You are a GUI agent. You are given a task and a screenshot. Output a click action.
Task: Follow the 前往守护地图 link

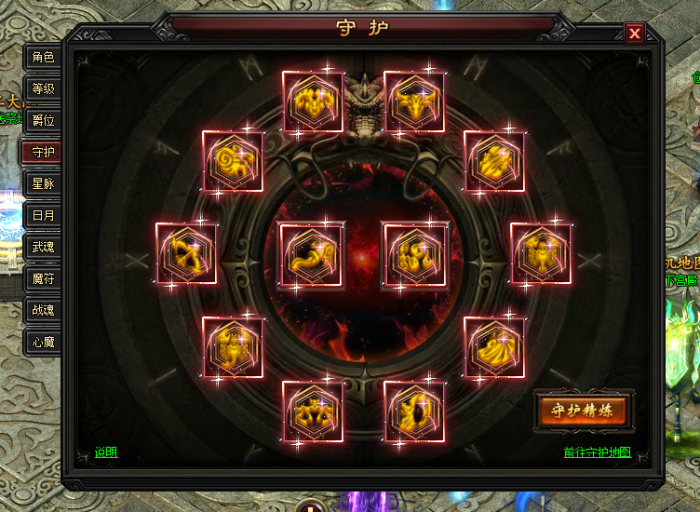tap(597, 452)
